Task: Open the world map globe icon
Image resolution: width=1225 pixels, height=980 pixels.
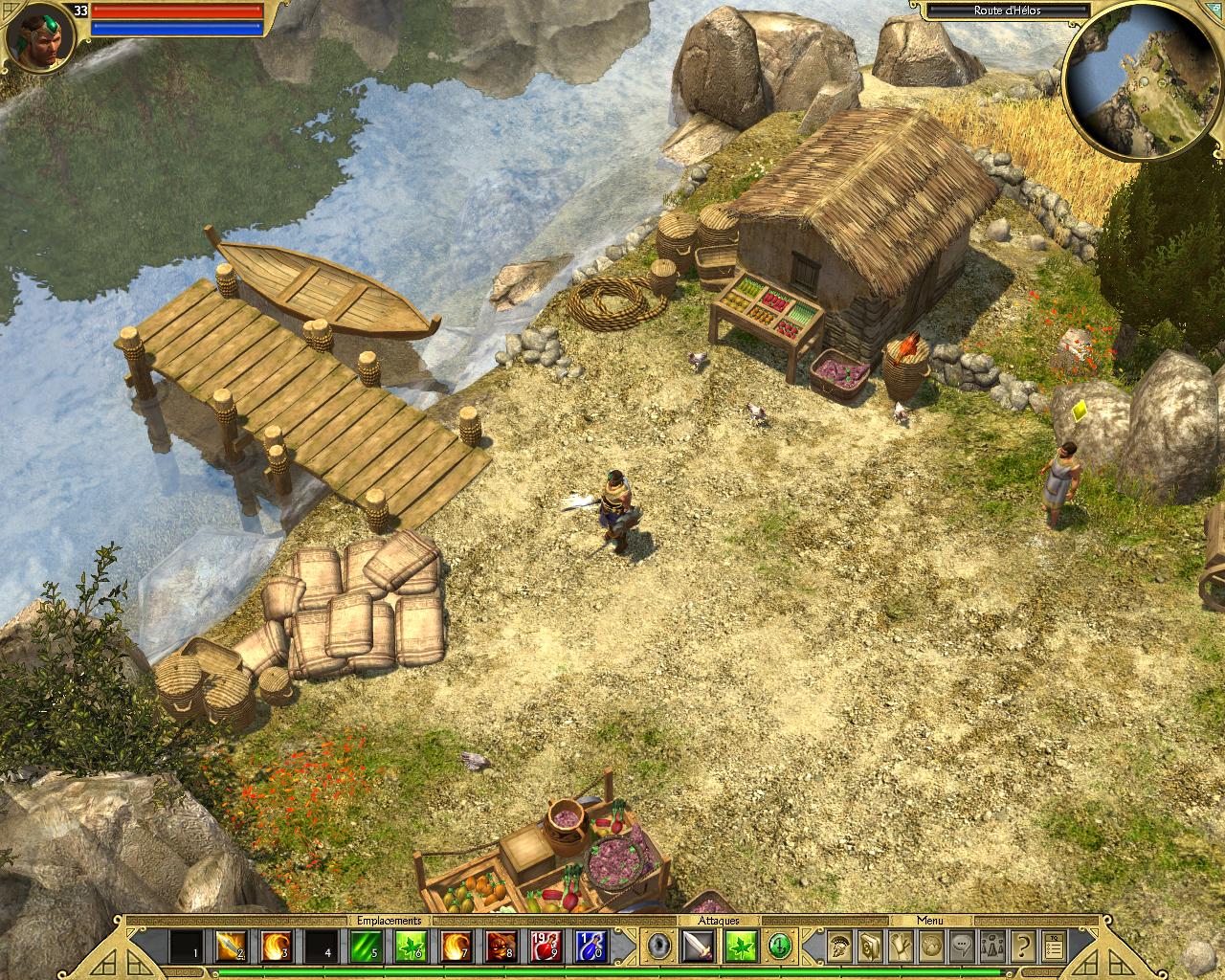Action: (x=930, y=947)
